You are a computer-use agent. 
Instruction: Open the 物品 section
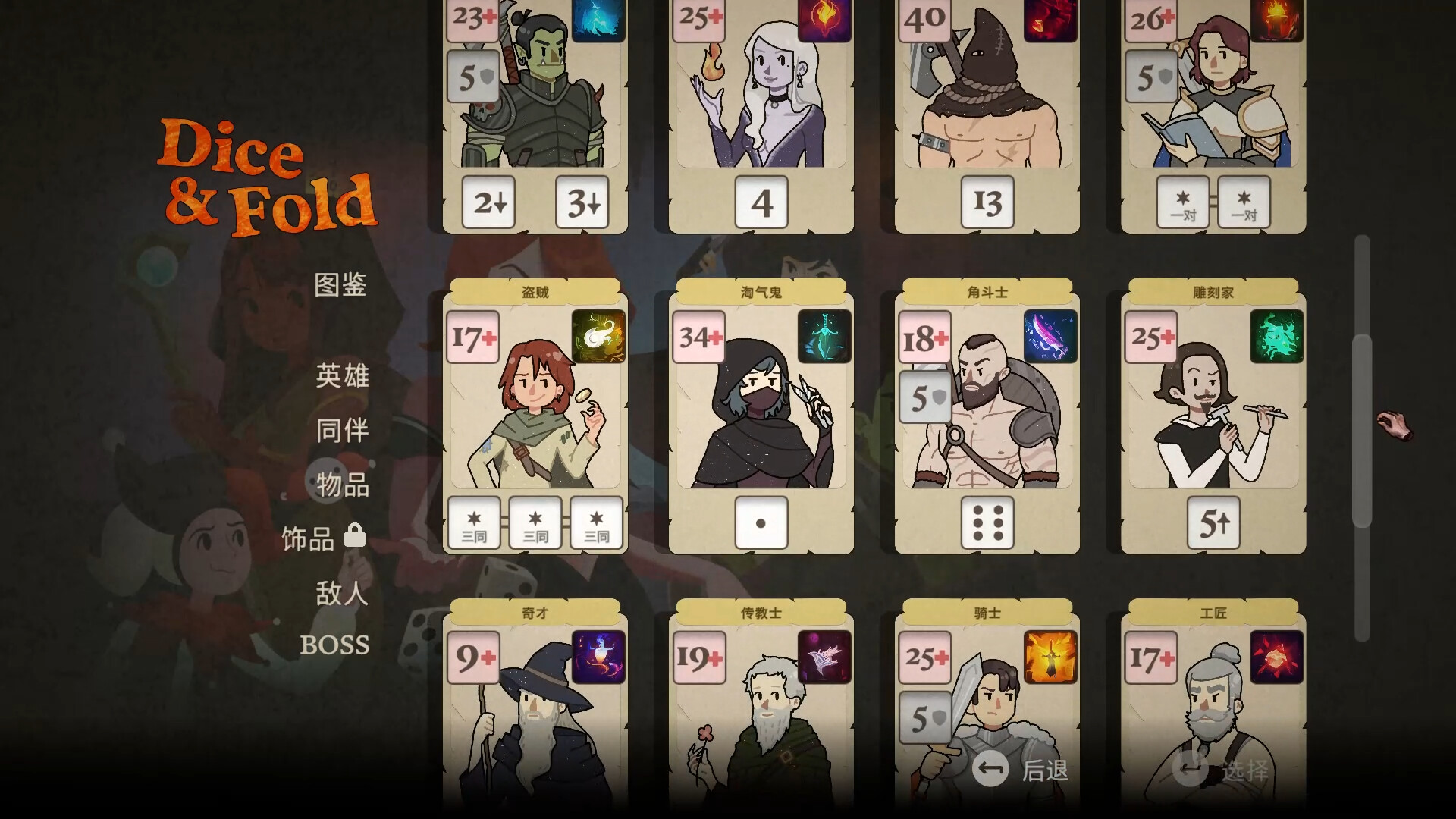(x=342, y=486)
